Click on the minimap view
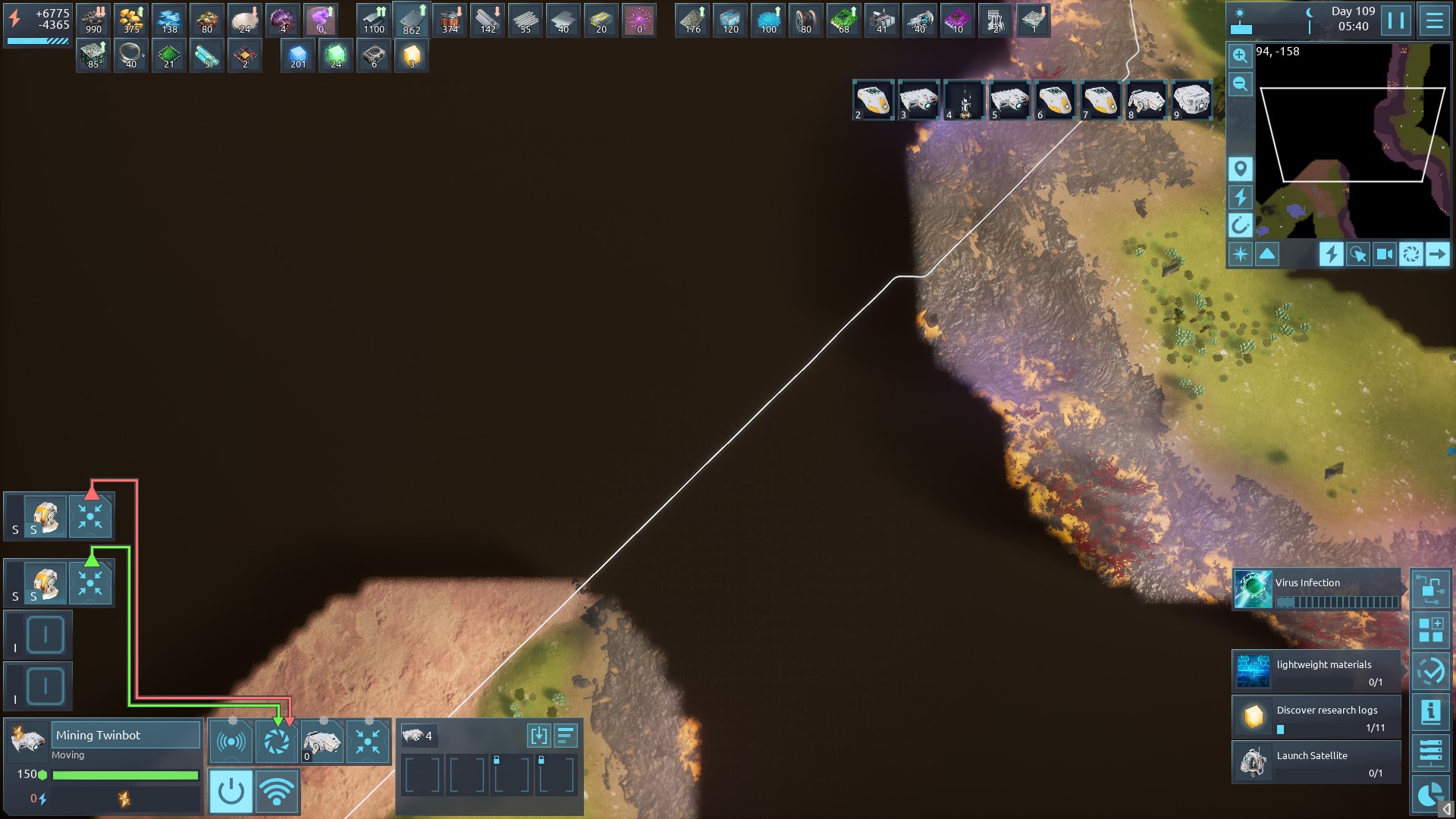The width and height of the screenshot is (1456, 819). [1352, 140]
